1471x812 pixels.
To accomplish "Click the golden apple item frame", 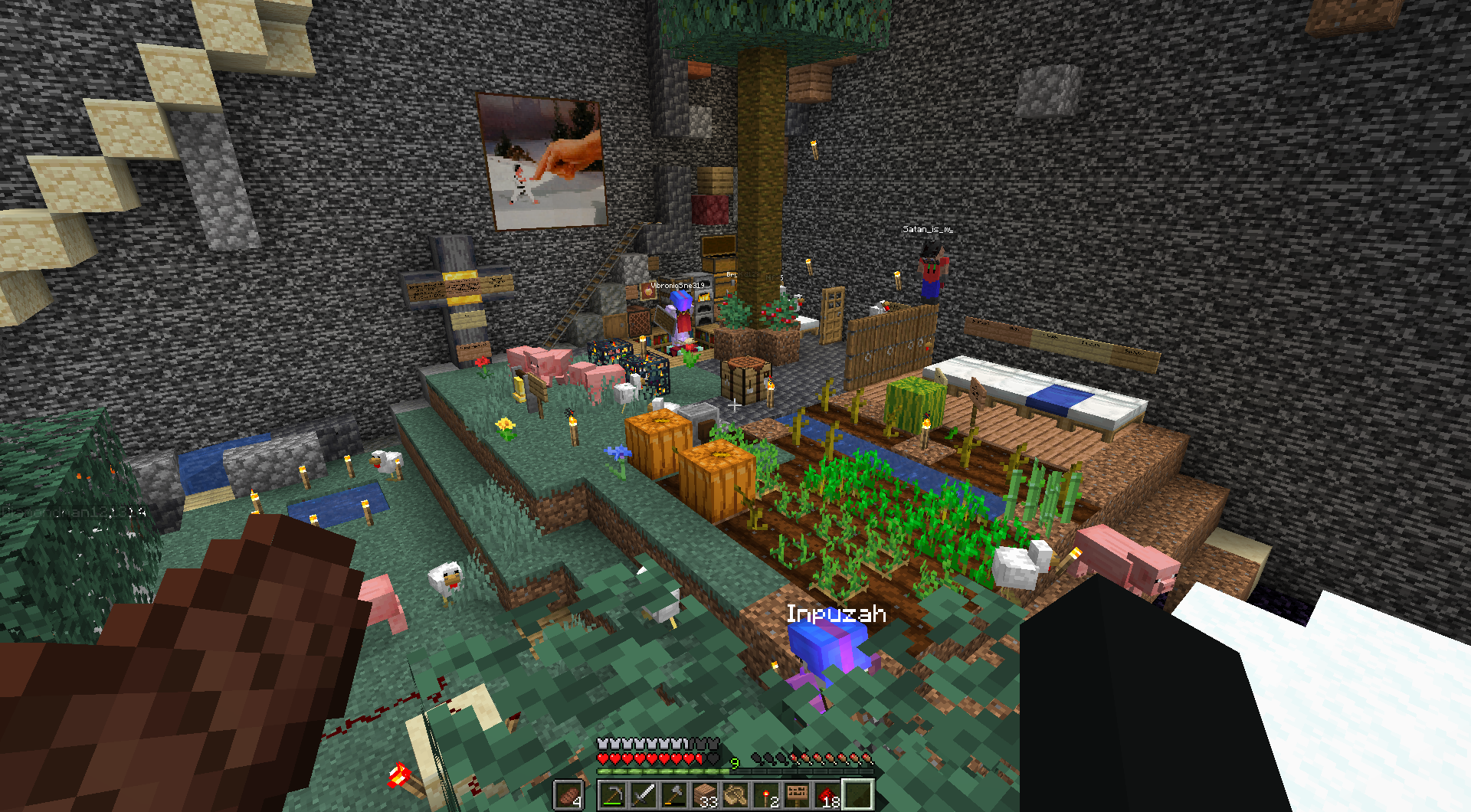I will coord(648,291).
